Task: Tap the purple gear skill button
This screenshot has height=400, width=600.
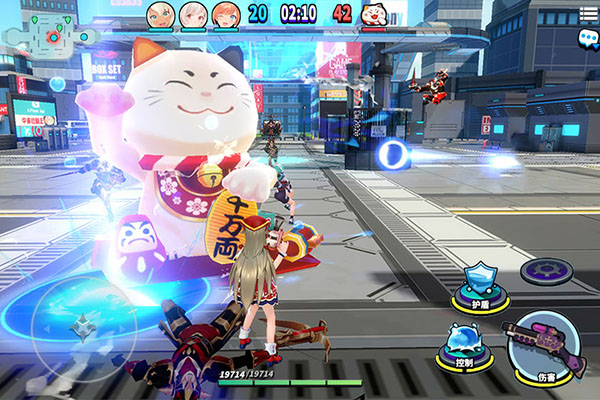Action: (x=546, y=270)
